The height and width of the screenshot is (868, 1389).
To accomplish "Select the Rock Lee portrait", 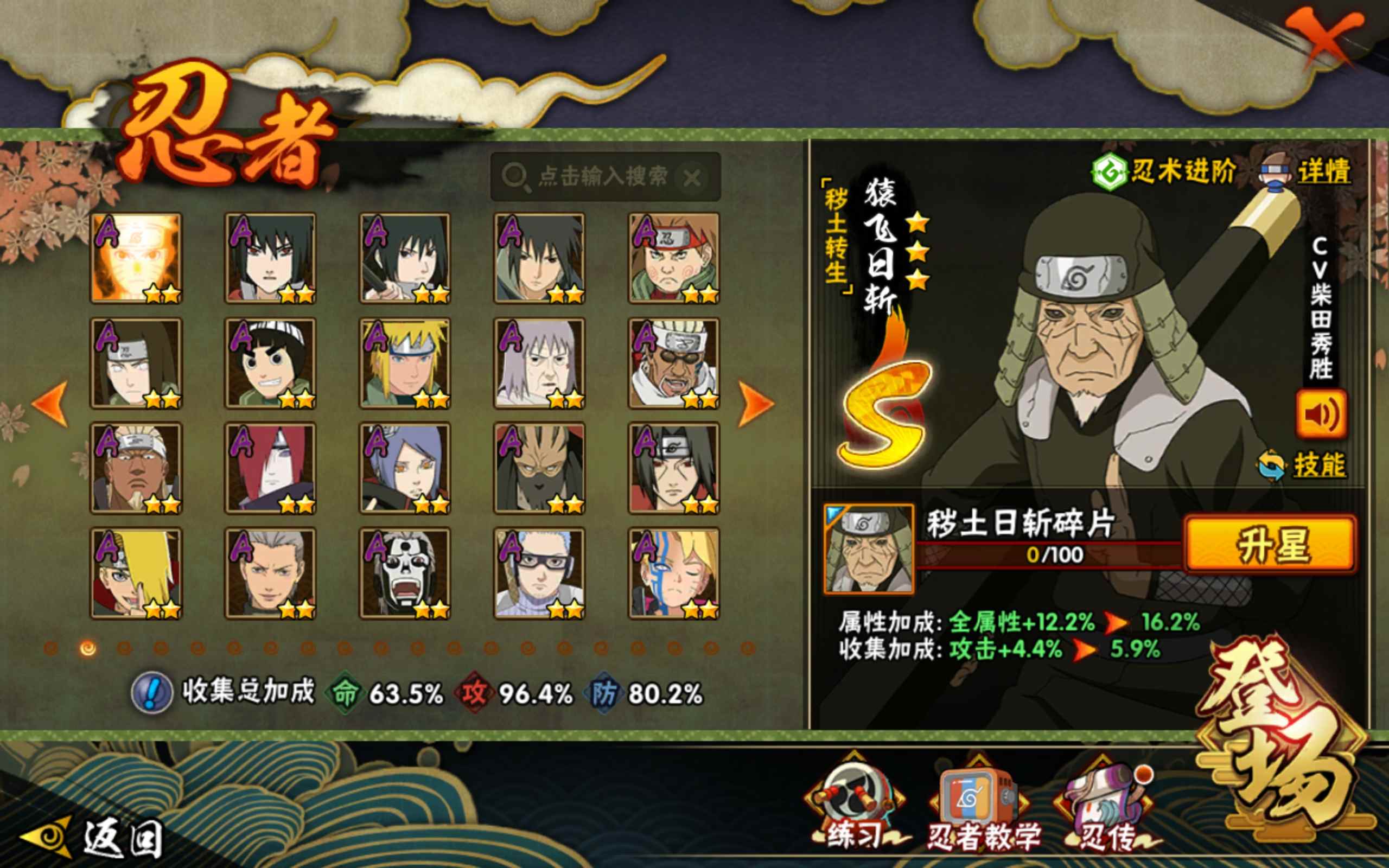I will tap(271, 363).
